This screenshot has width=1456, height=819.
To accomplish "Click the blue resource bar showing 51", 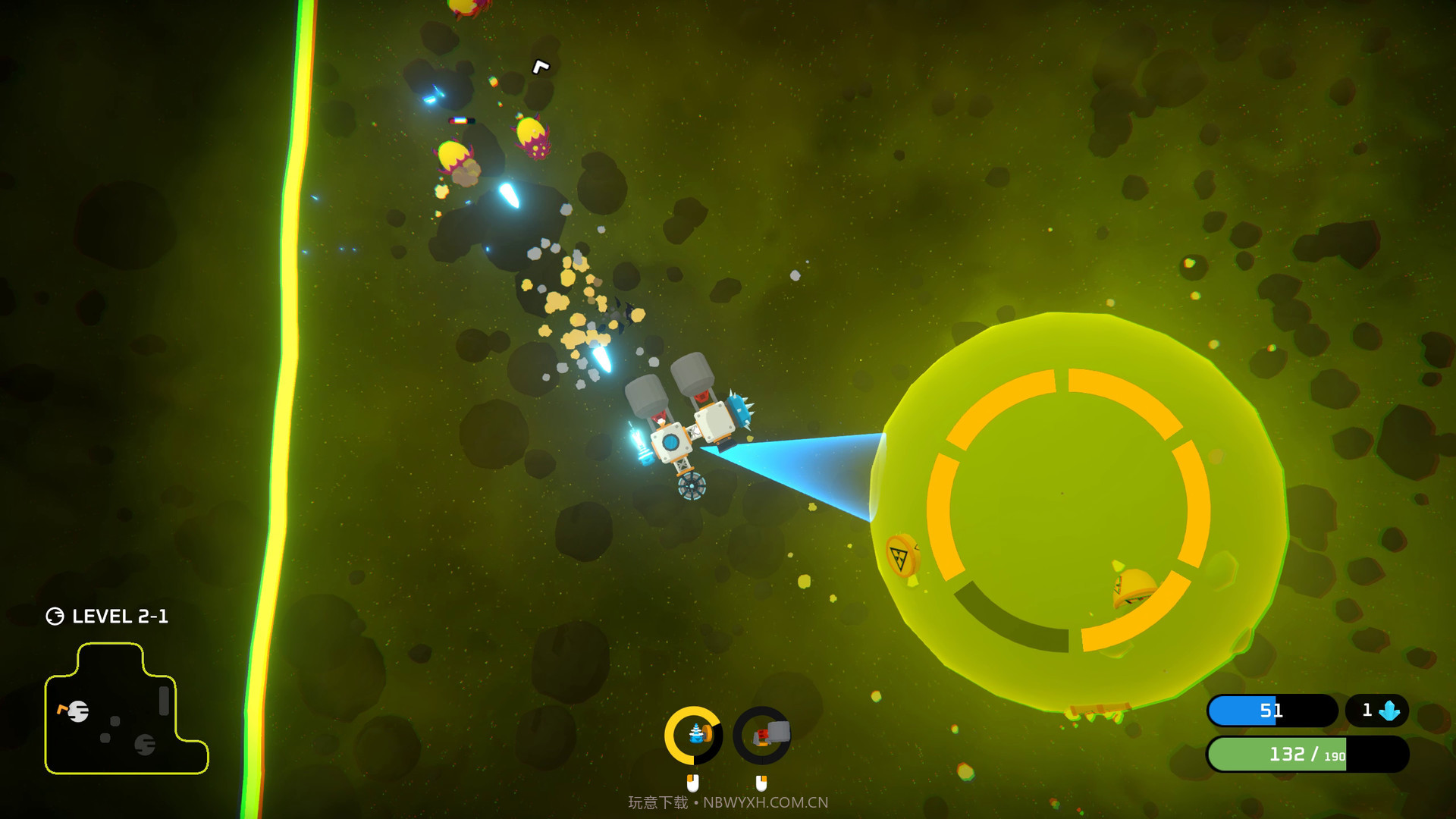I will [x=1274, y=711].
